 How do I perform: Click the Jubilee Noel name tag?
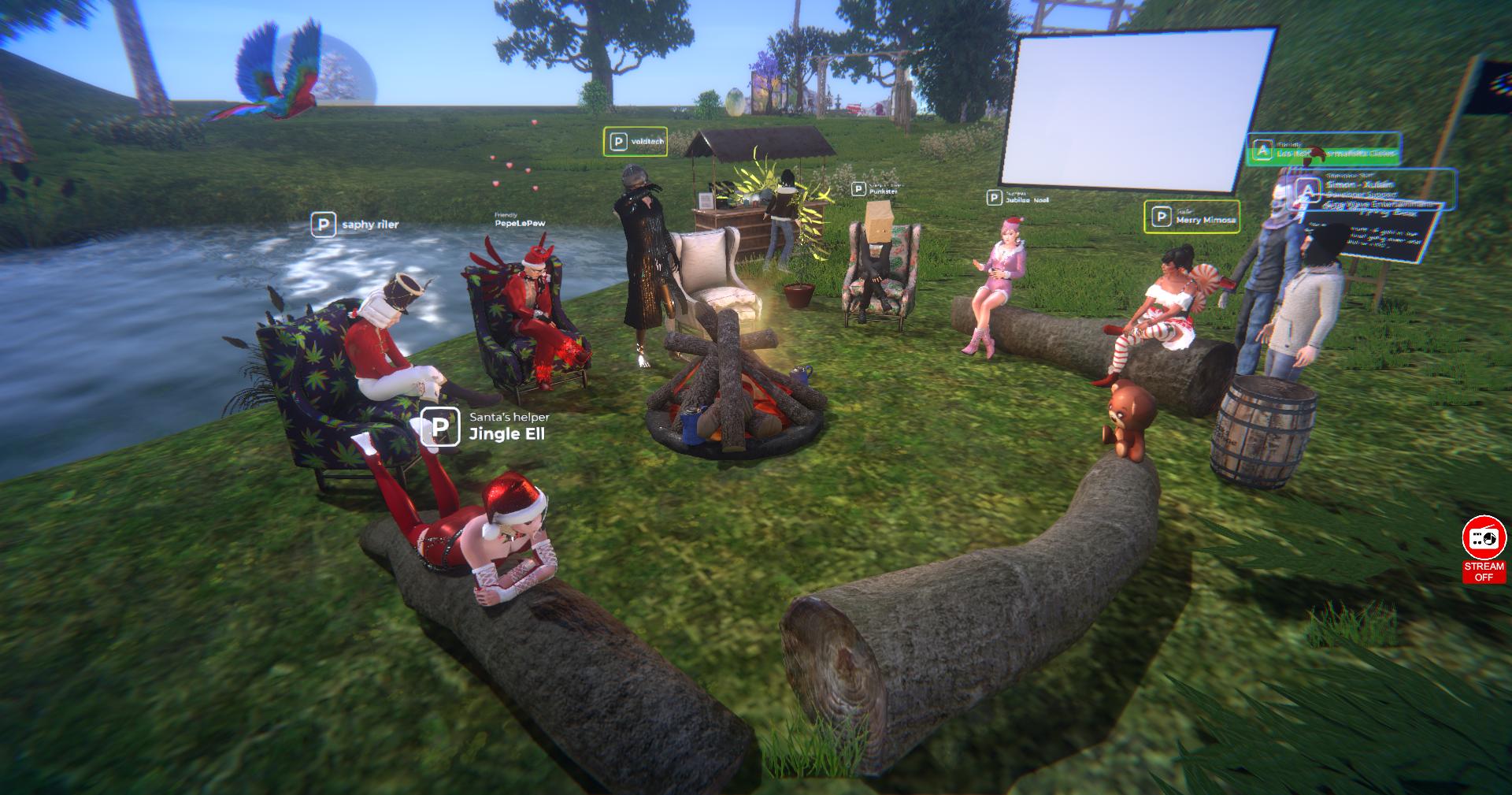pyautogui.click(x=1018, y=199)
